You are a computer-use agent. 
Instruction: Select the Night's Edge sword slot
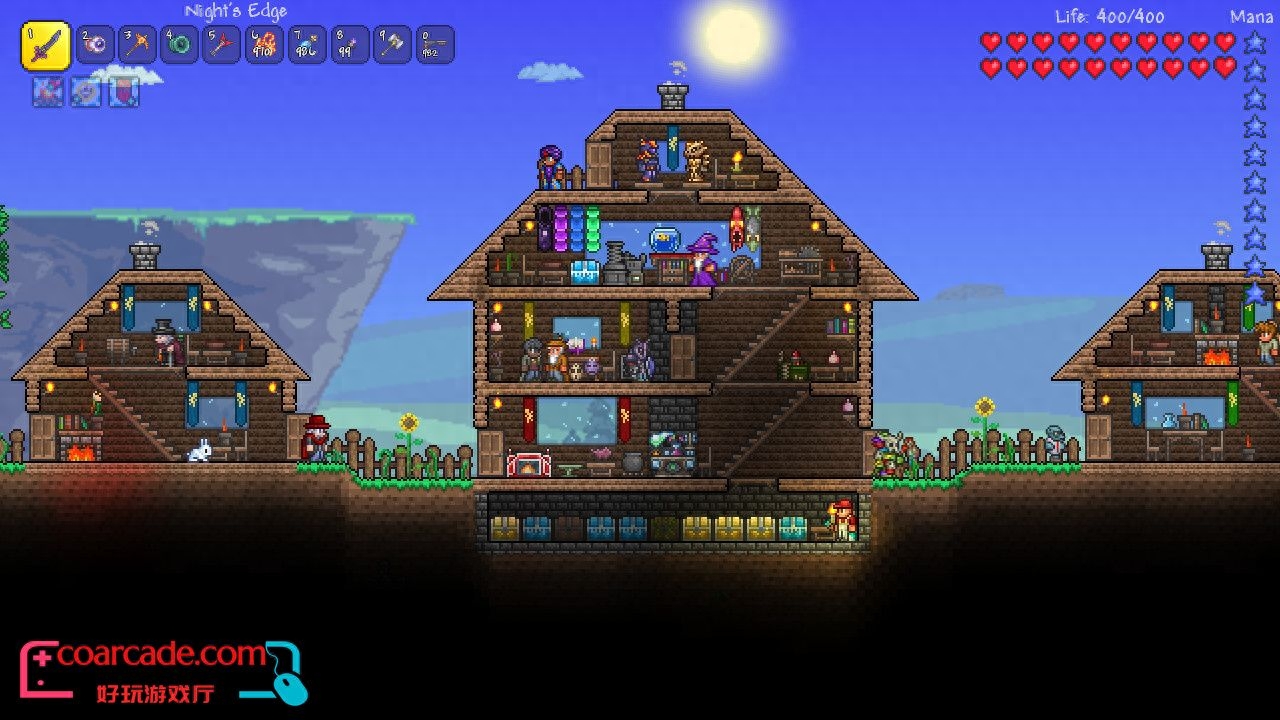[x=45, y=47]
